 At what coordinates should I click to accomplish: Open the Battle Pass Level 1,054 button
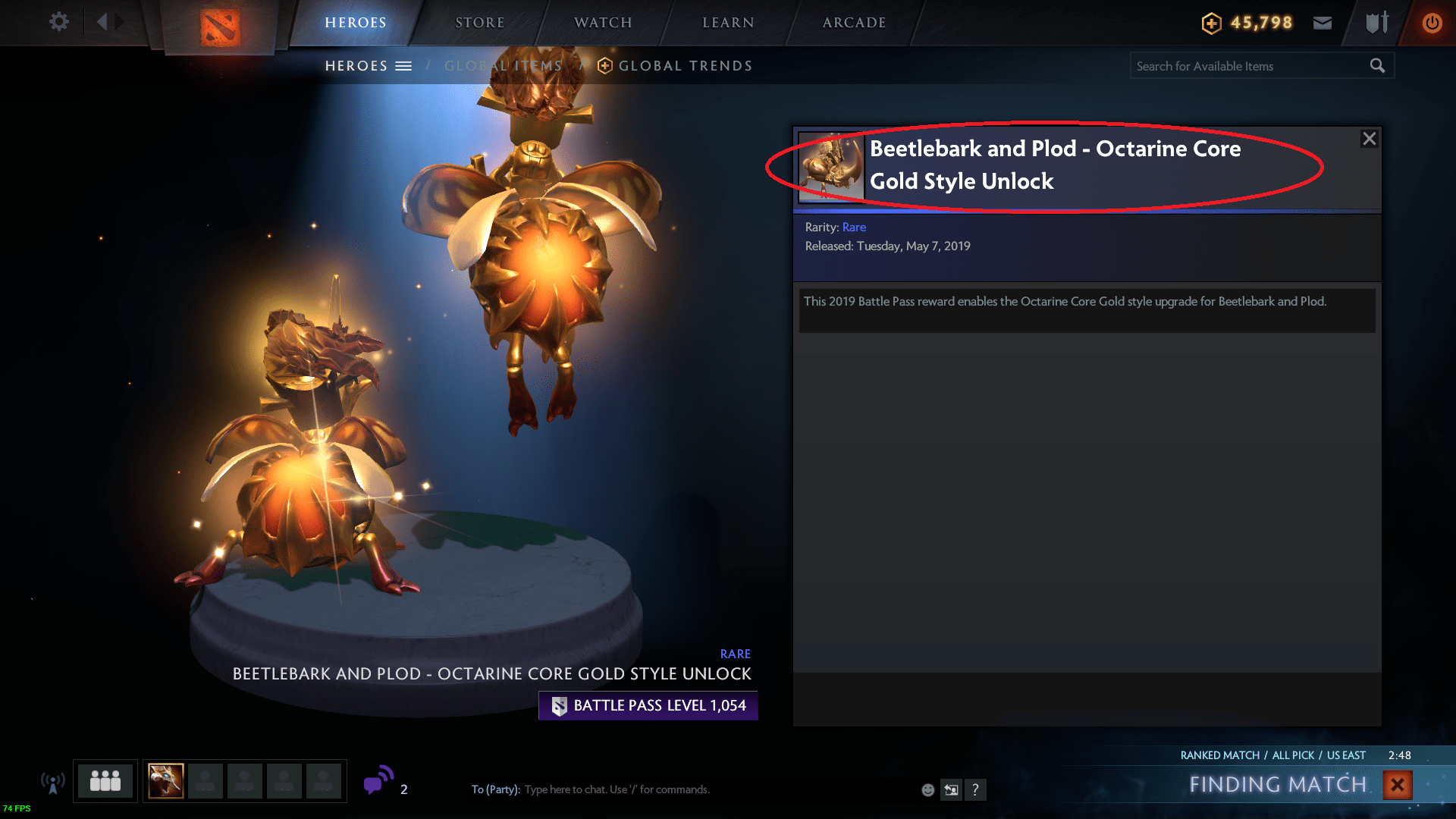coord(648,706)
